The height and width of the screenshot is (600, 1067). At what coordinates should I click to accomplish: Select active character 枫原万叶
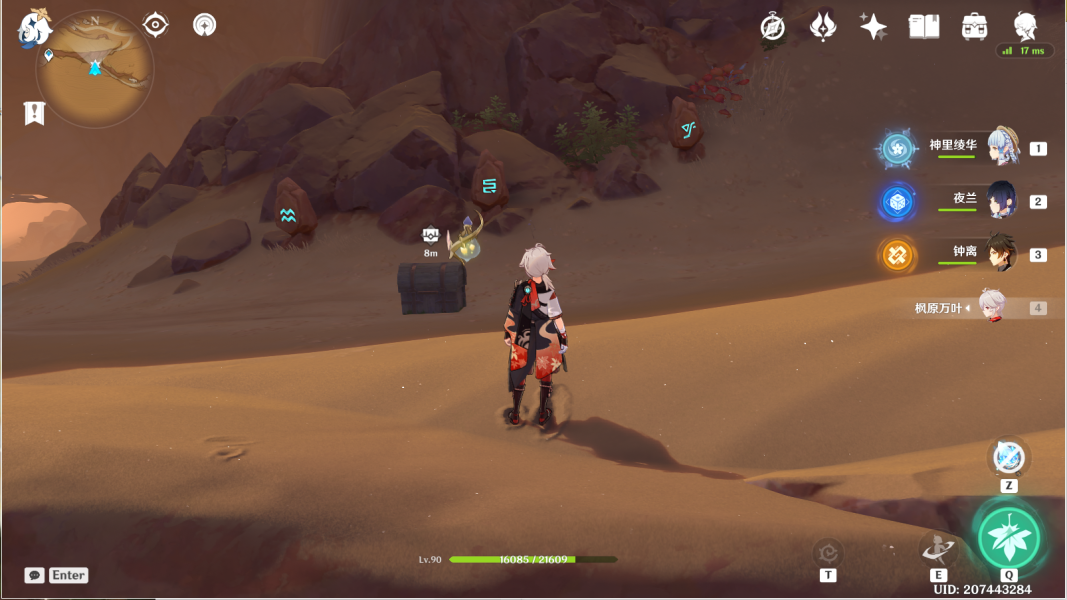pos(990,308)
